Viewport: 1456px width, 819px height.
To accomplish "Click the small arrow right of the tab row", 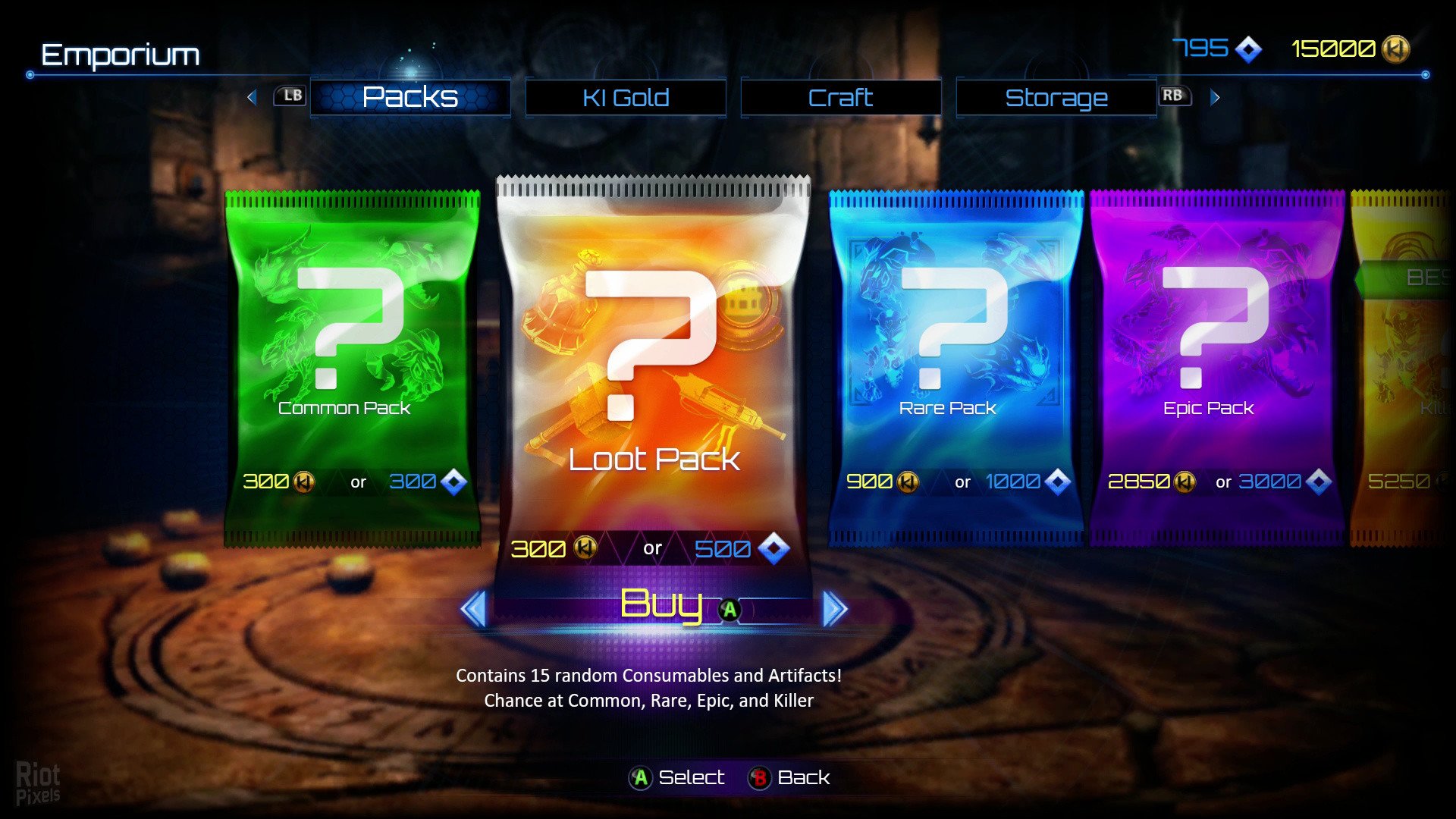I will 1215,97.
